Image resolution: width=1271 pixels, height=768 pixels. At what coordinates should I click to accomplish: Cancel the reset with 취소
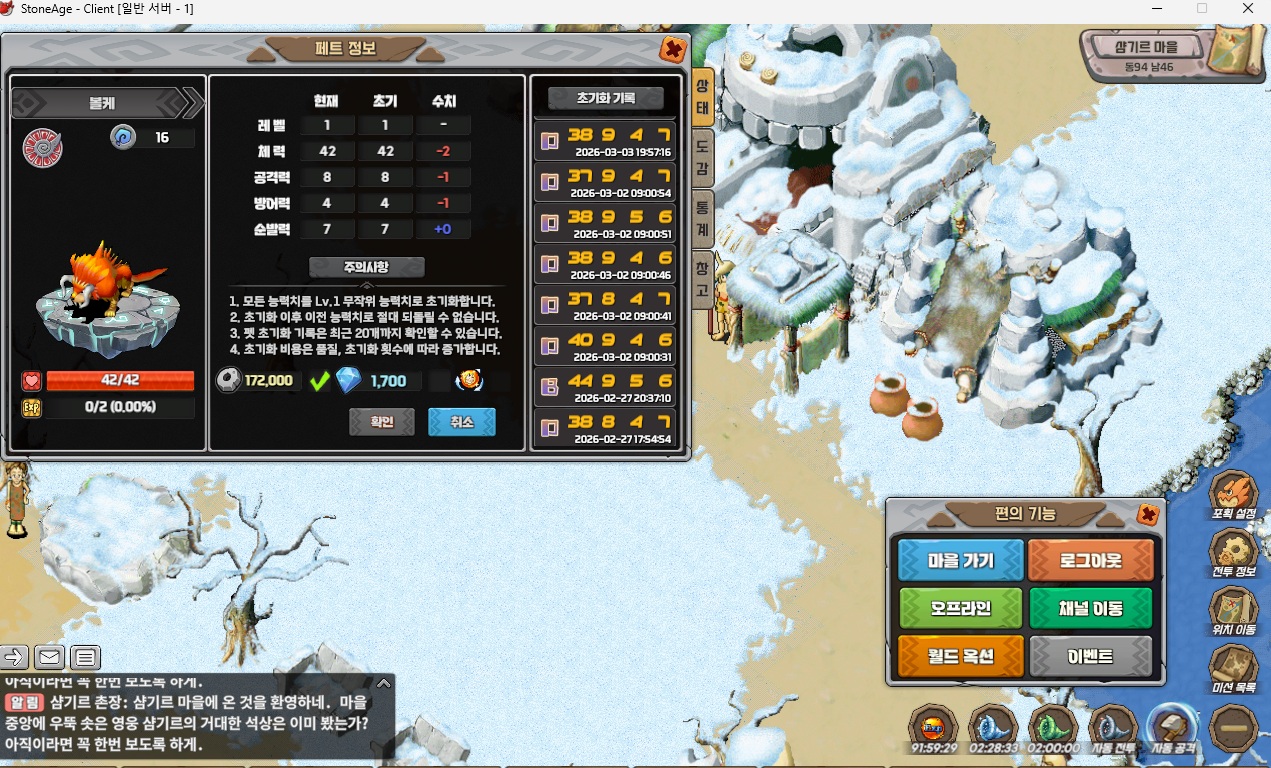461,422
